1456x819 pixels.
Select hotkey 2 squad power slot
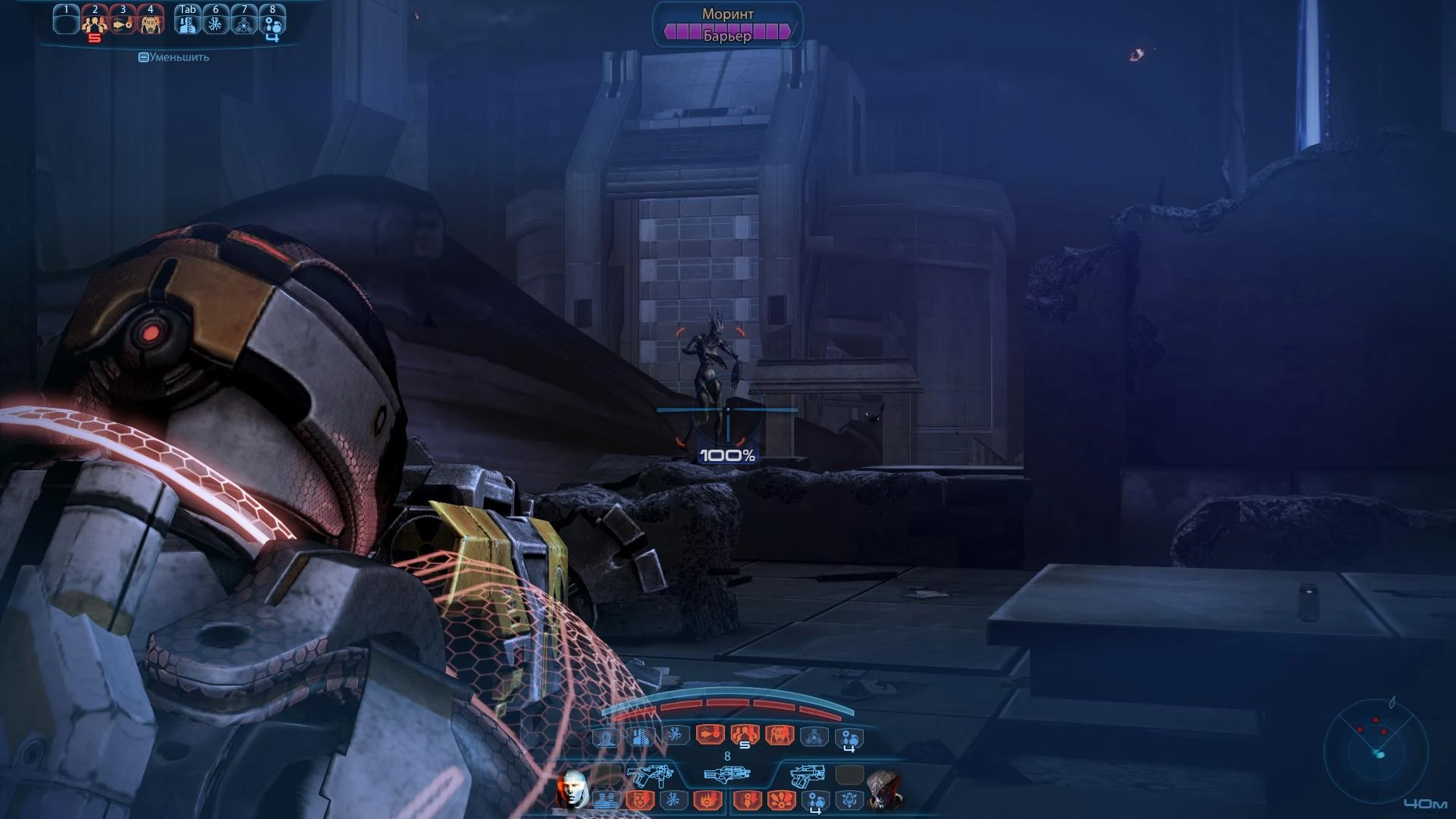click(95, 23)
